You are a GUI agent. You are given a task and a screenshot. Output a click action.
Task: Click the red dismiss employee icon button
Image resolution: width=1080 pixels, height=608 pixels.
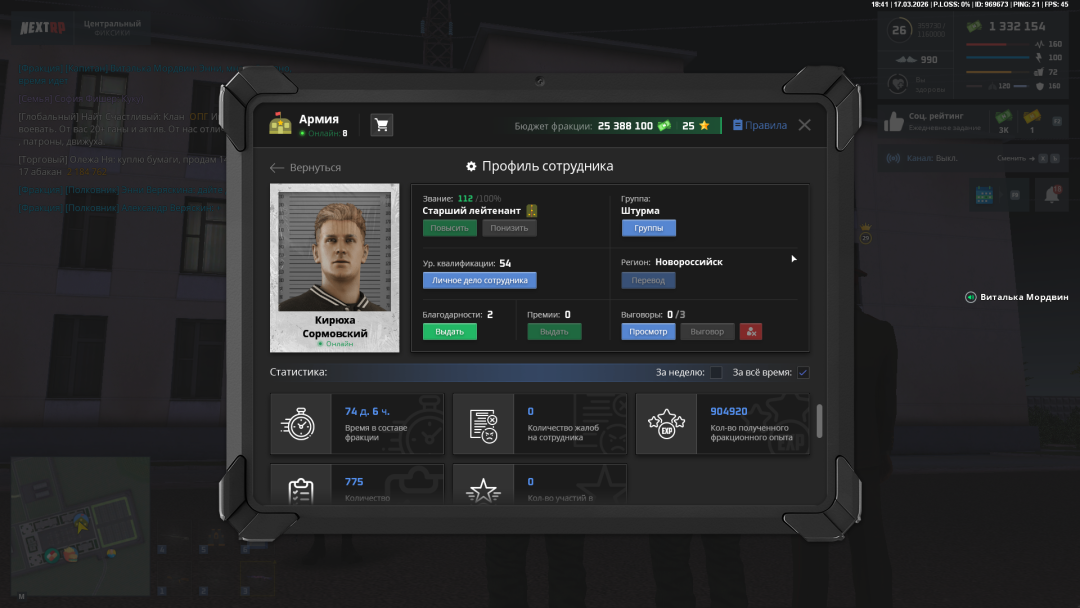(750, 331)
